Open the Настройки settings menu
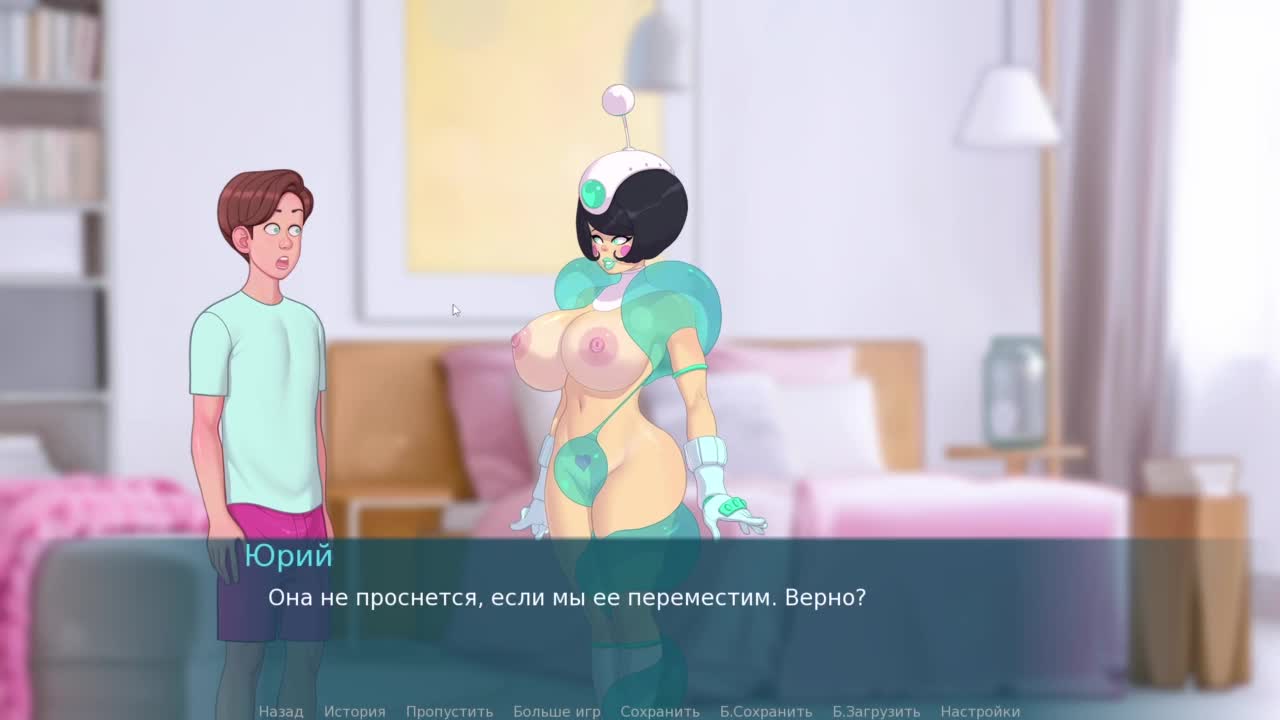The height and width of the screenshot is (720, 1280). click(980, 711)
